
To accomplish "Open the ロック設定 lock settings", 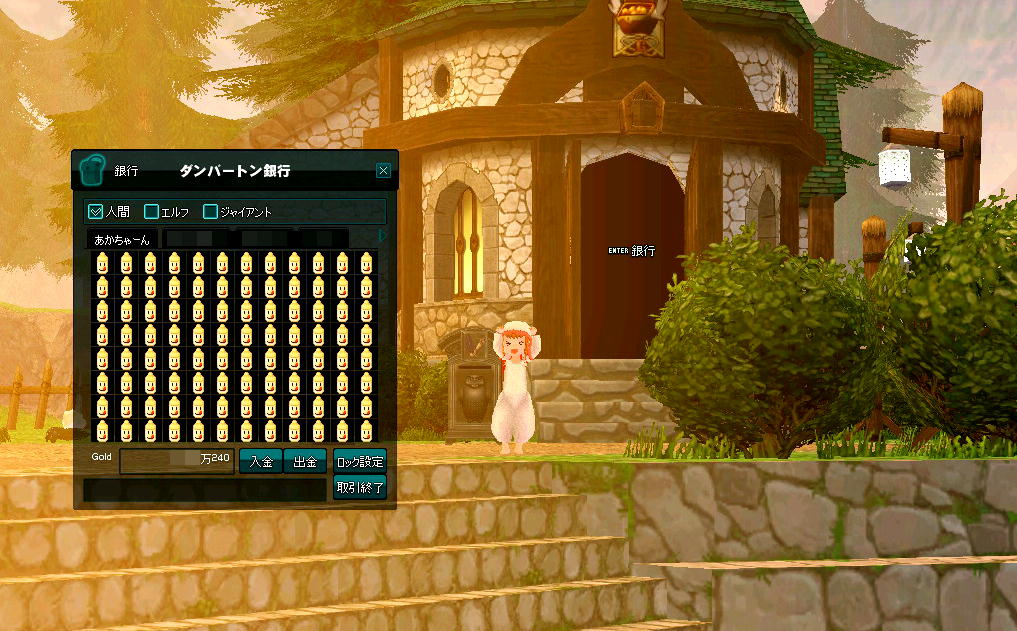I will [x=359, y=462].
